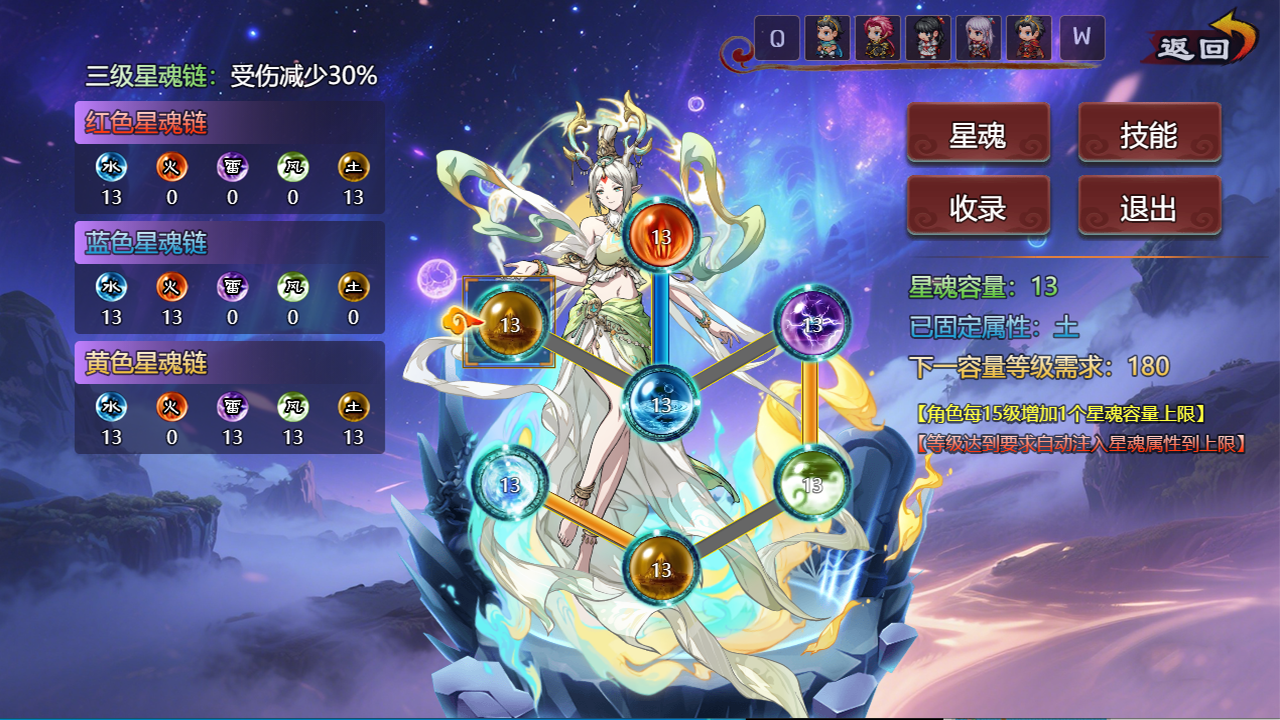Select the highlighted gold earth node with frame

(x=512, y=323)
